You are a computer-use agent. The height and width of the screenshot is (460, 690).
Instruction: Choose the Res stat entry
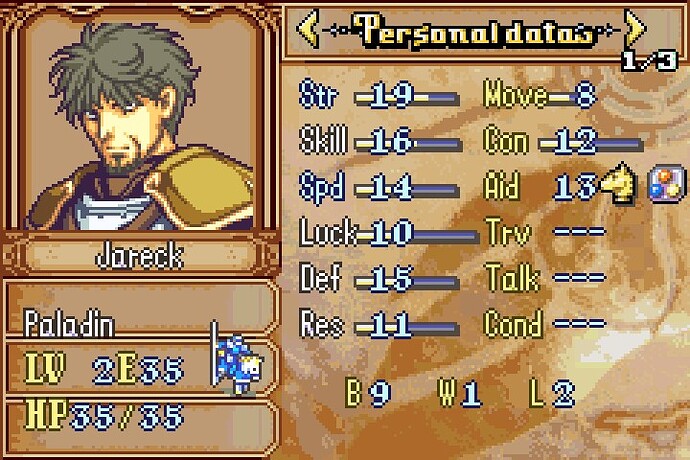click(x=378, y=324)
